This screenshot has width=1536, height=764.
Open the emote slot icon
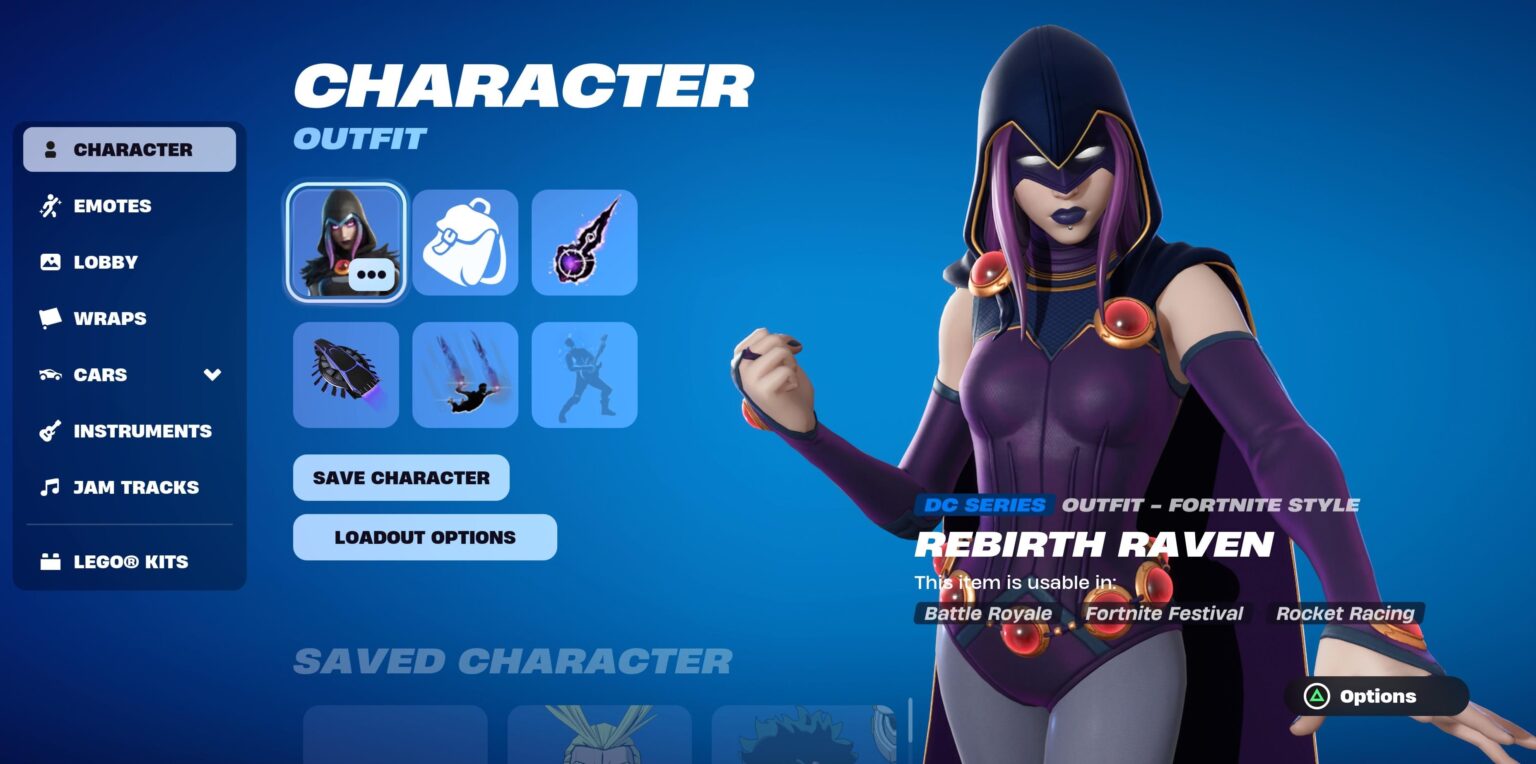584,374
